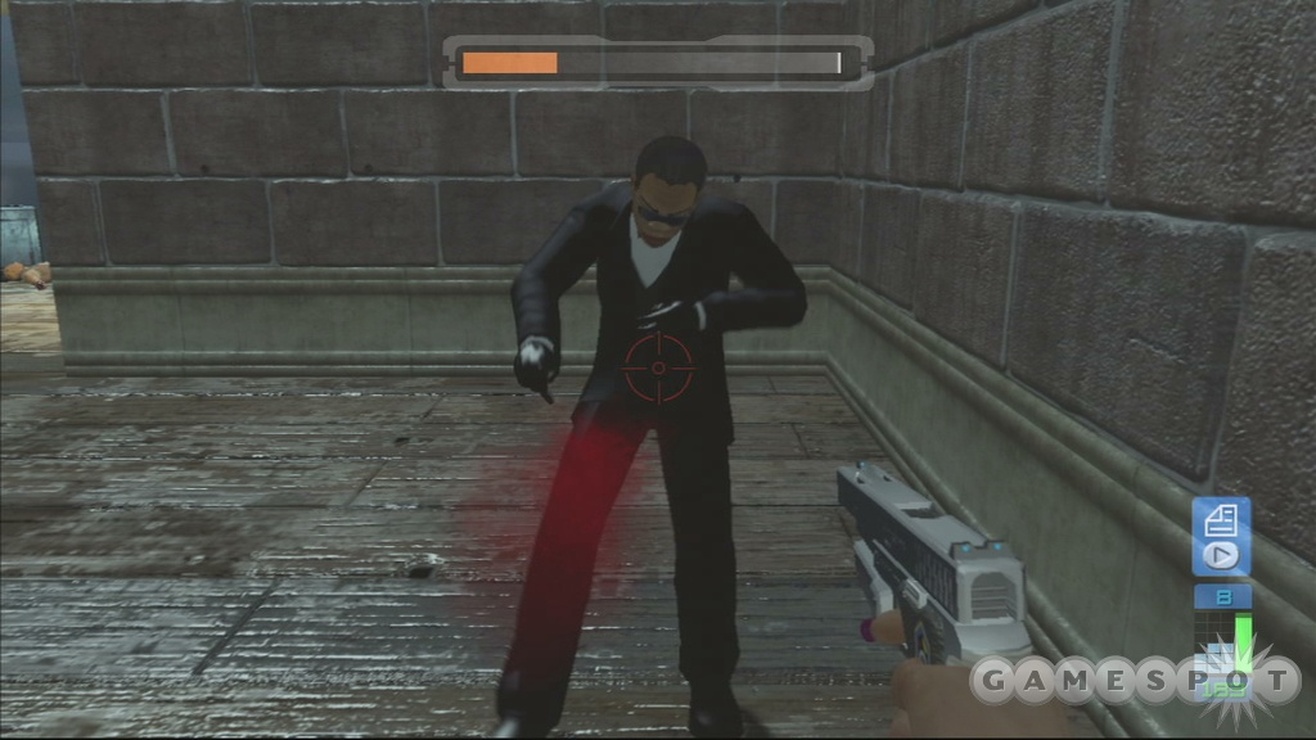This screenshot has width=1316, height=740.
Task: Click the blue ammo clip counter icon
Action: [1221, 594]
